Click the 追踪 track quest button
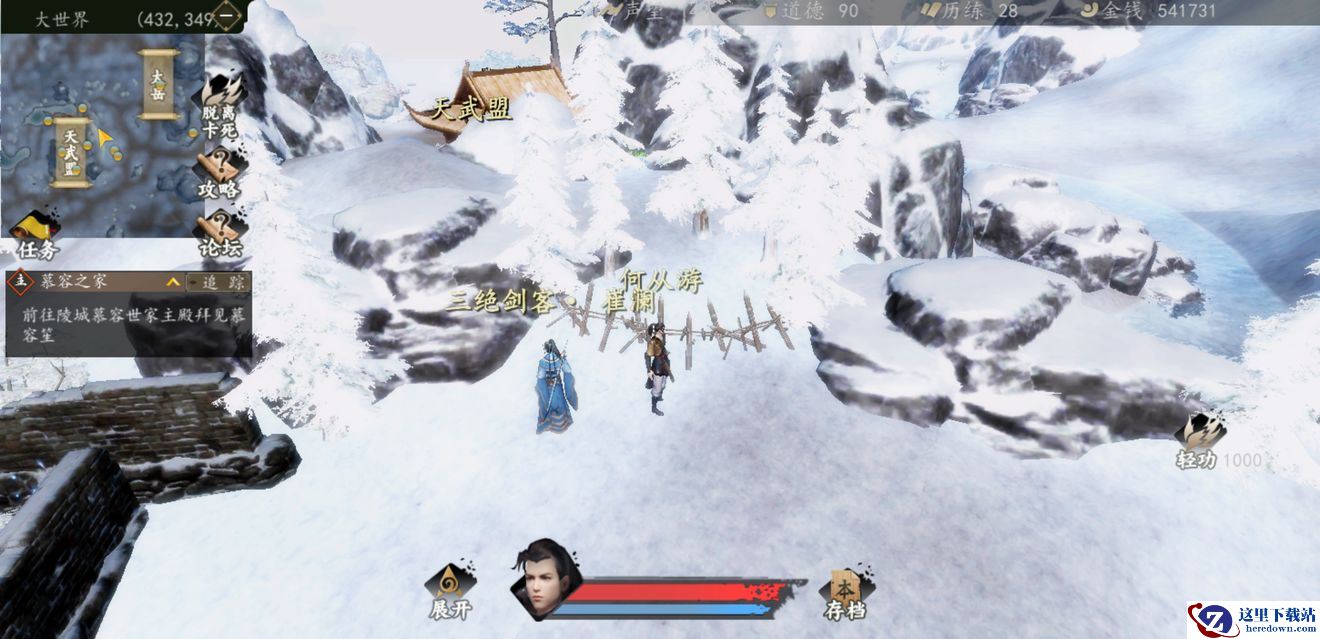This screenshot has width=1320, height=639. tap(218, 283)
